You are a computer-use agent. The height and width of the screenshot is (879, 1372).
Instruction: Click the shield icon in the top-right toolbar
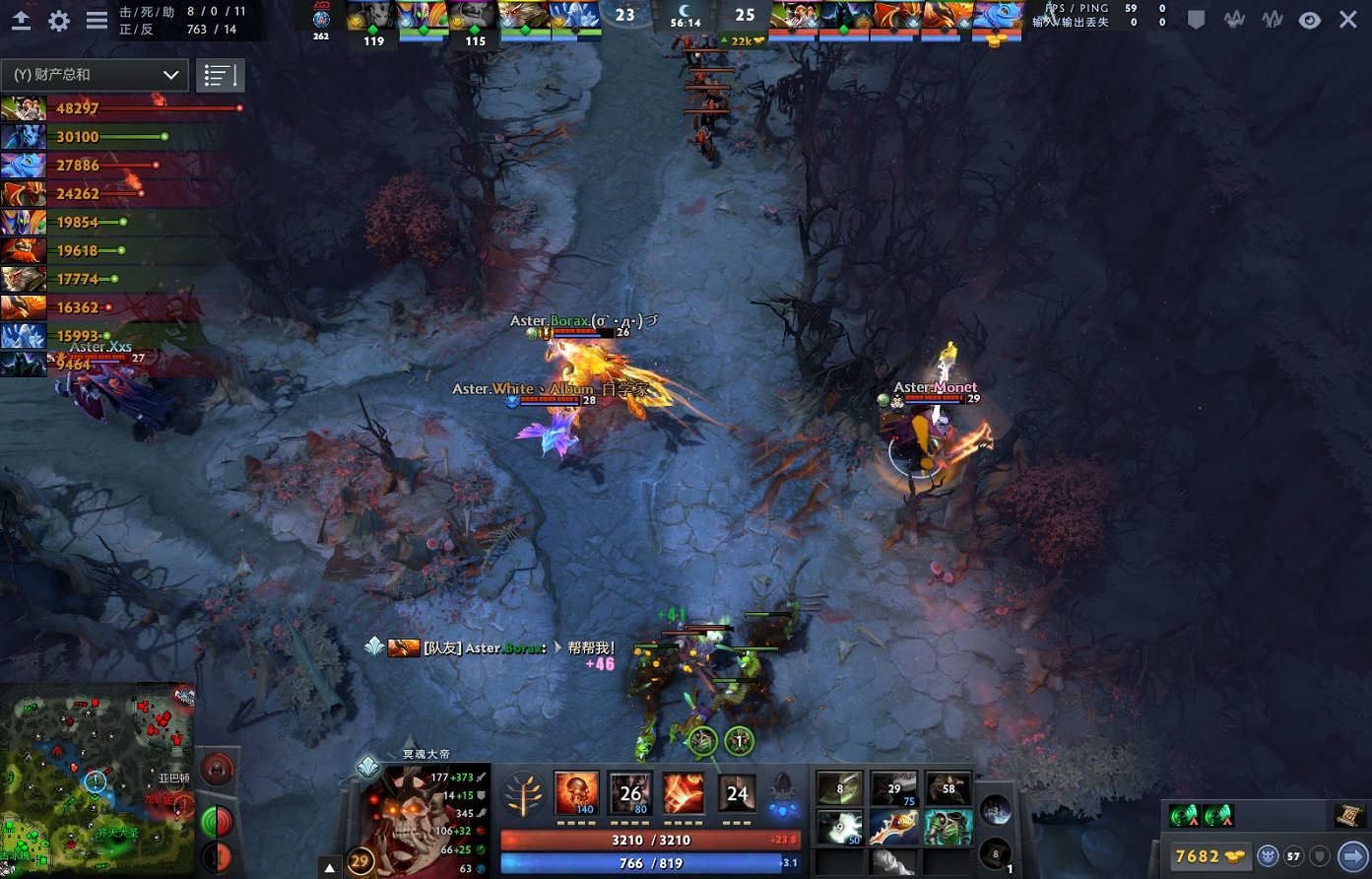1196,20
